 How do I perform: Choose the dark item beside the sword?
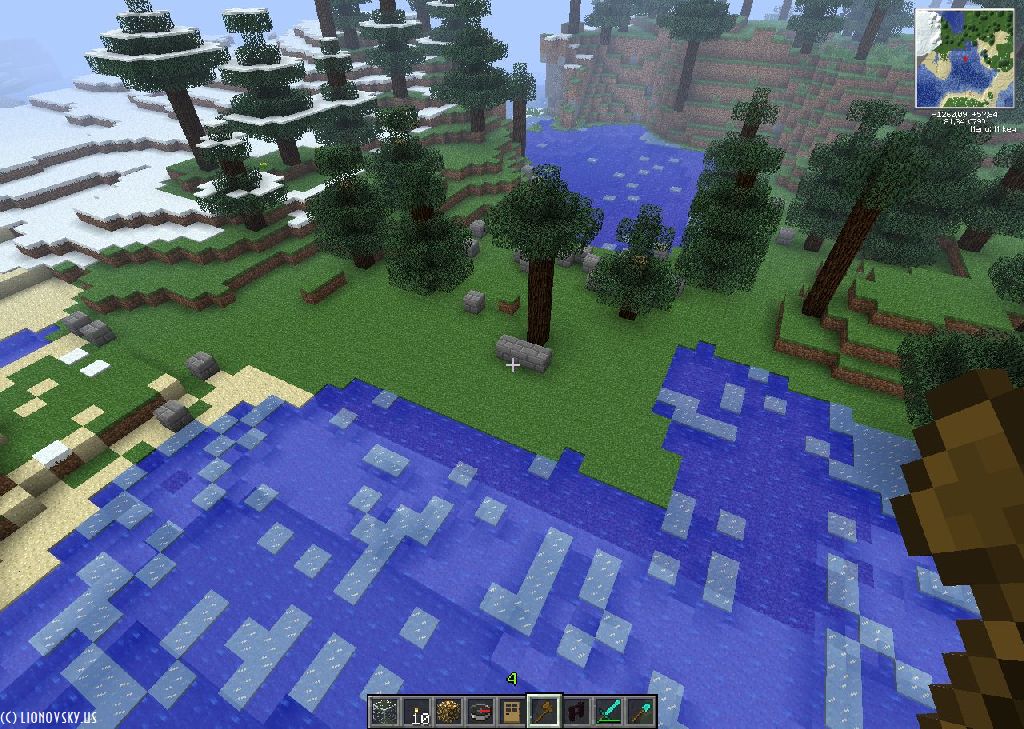(x=576, y=712)
